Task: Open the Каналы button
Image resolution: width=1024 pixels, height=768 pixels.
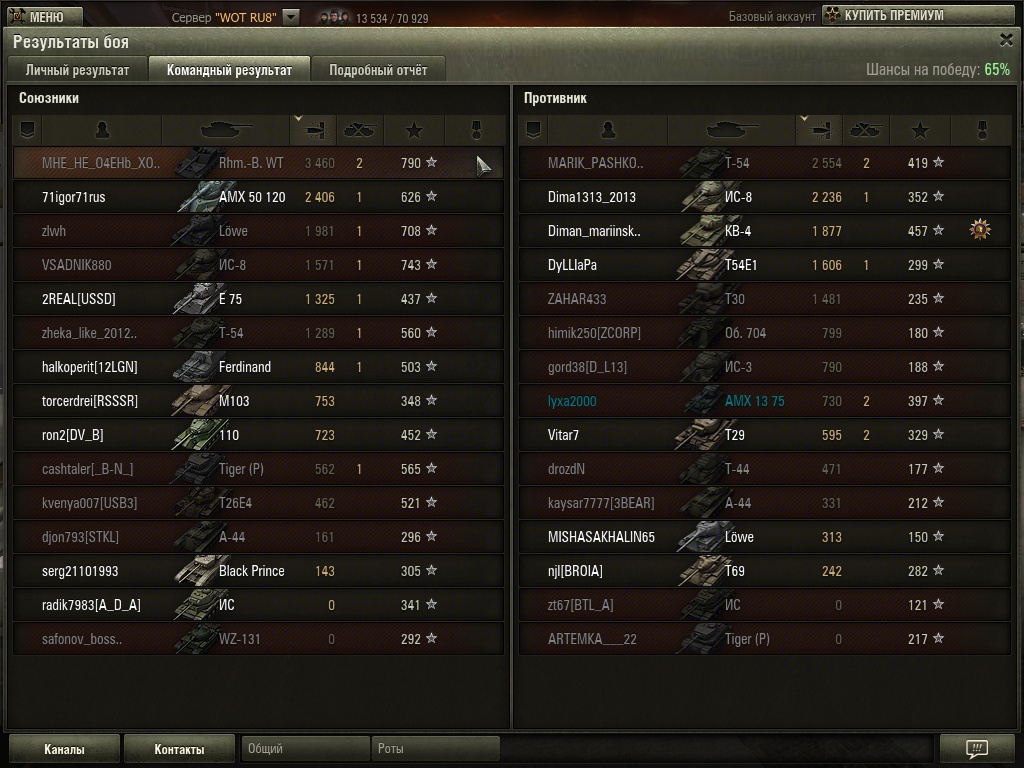Action: click(x=64, y=749)
